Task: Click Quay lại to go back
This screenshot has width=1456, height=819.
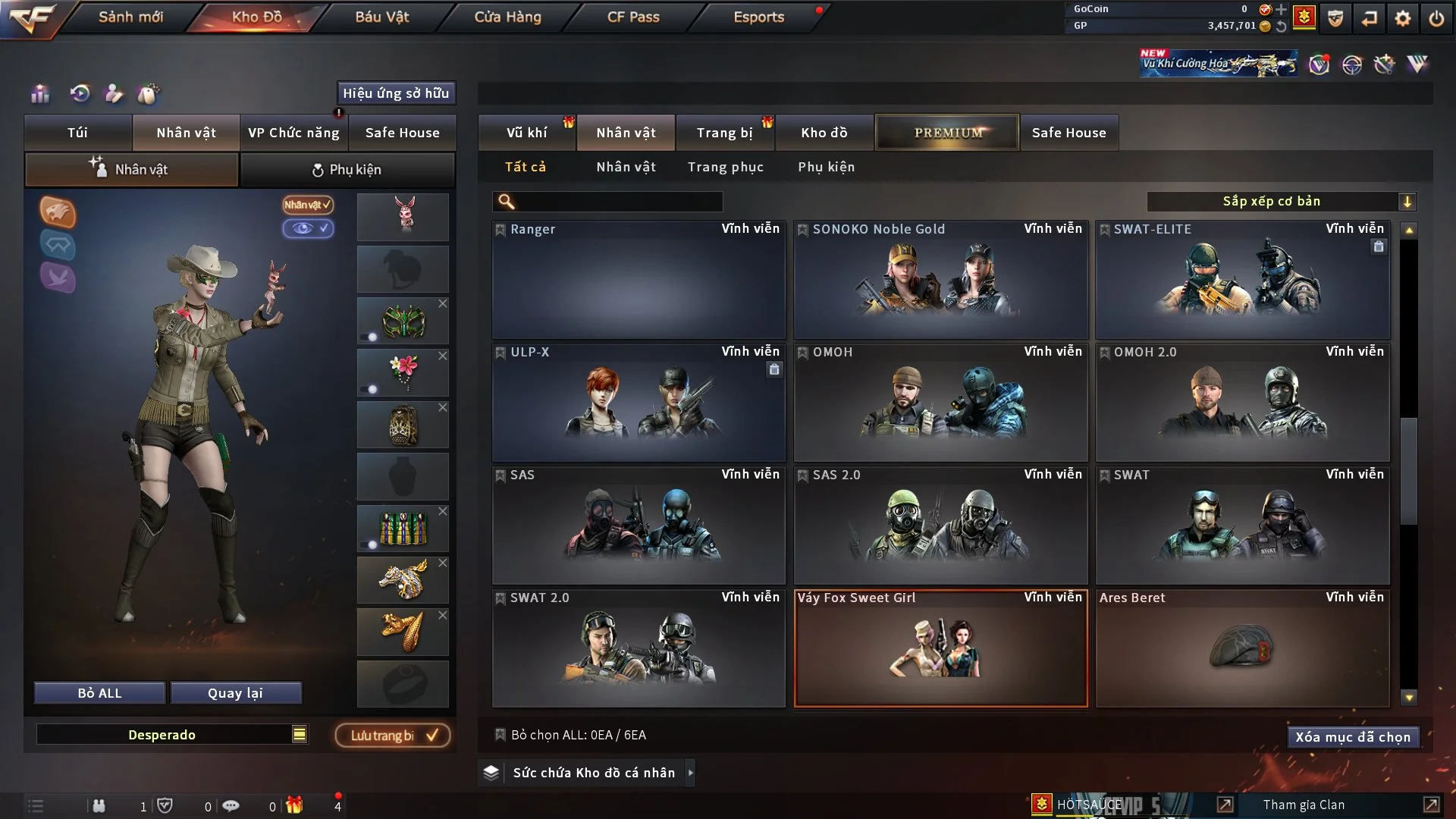Action: (x=235, y=693)
